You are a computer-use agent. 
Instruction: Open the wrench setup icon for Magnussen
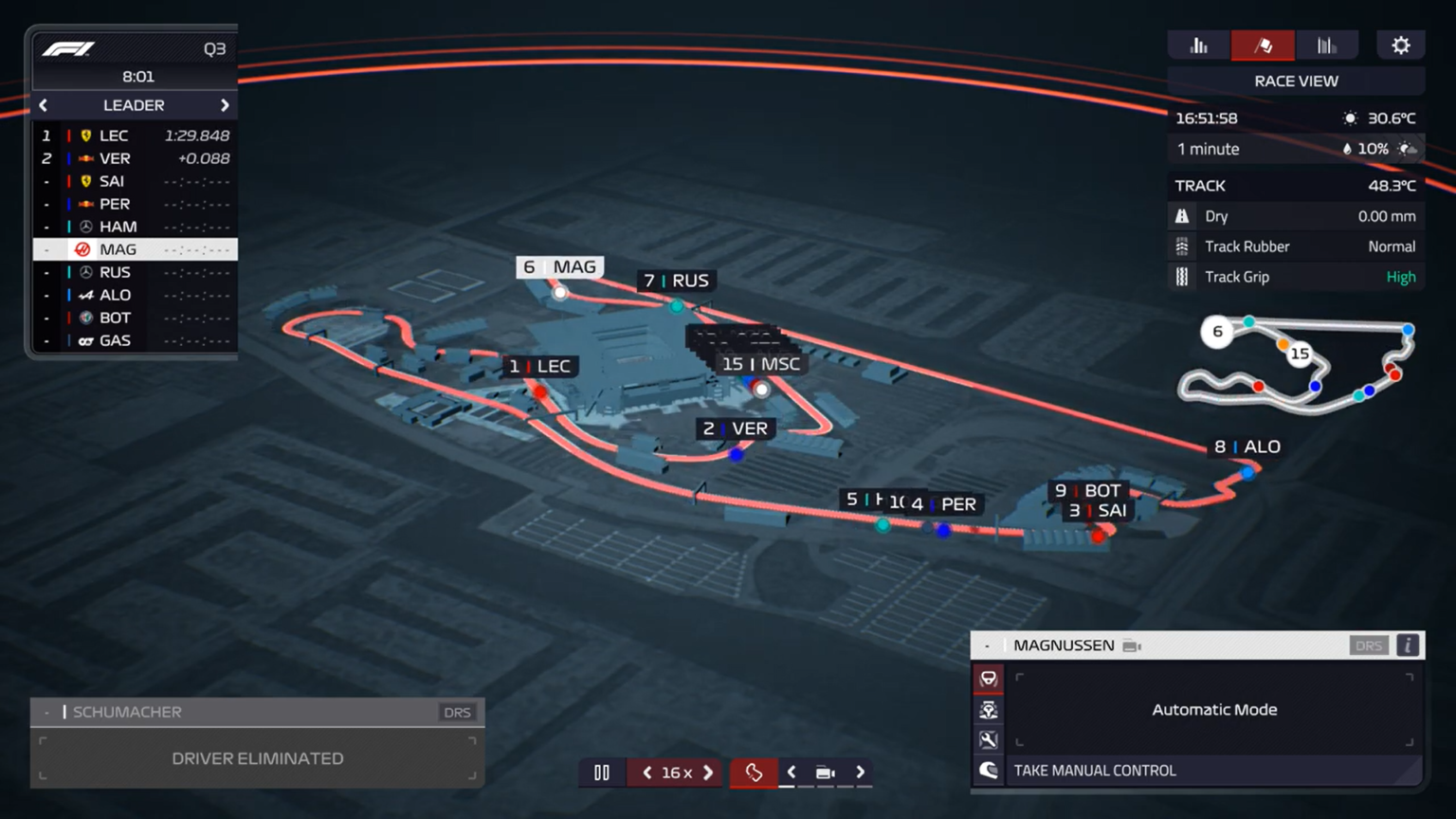pos(988,739)
